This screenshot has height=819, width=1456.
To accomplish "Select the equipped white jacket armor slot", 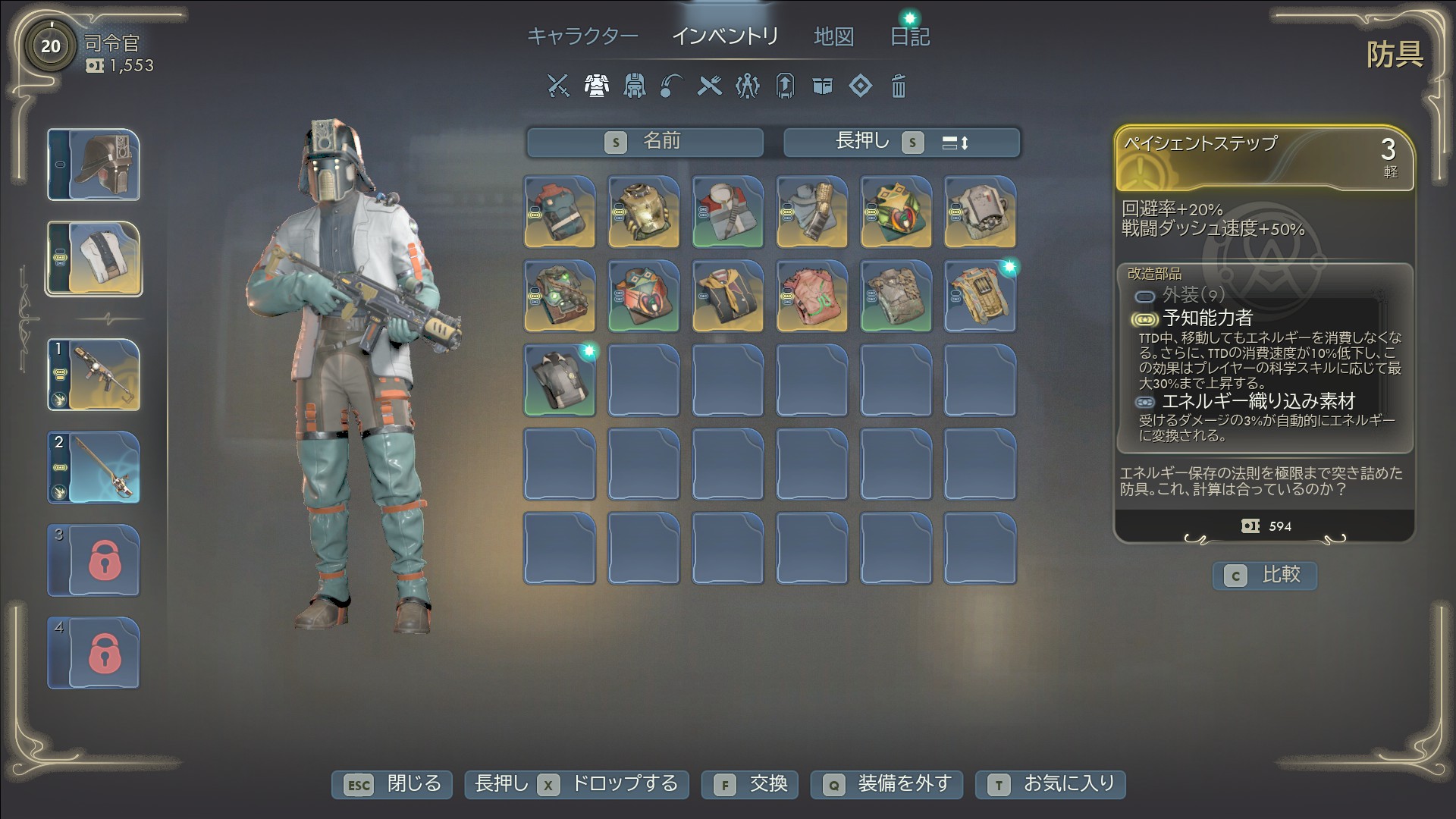I will pyautogui.click(x=94, y=259).
